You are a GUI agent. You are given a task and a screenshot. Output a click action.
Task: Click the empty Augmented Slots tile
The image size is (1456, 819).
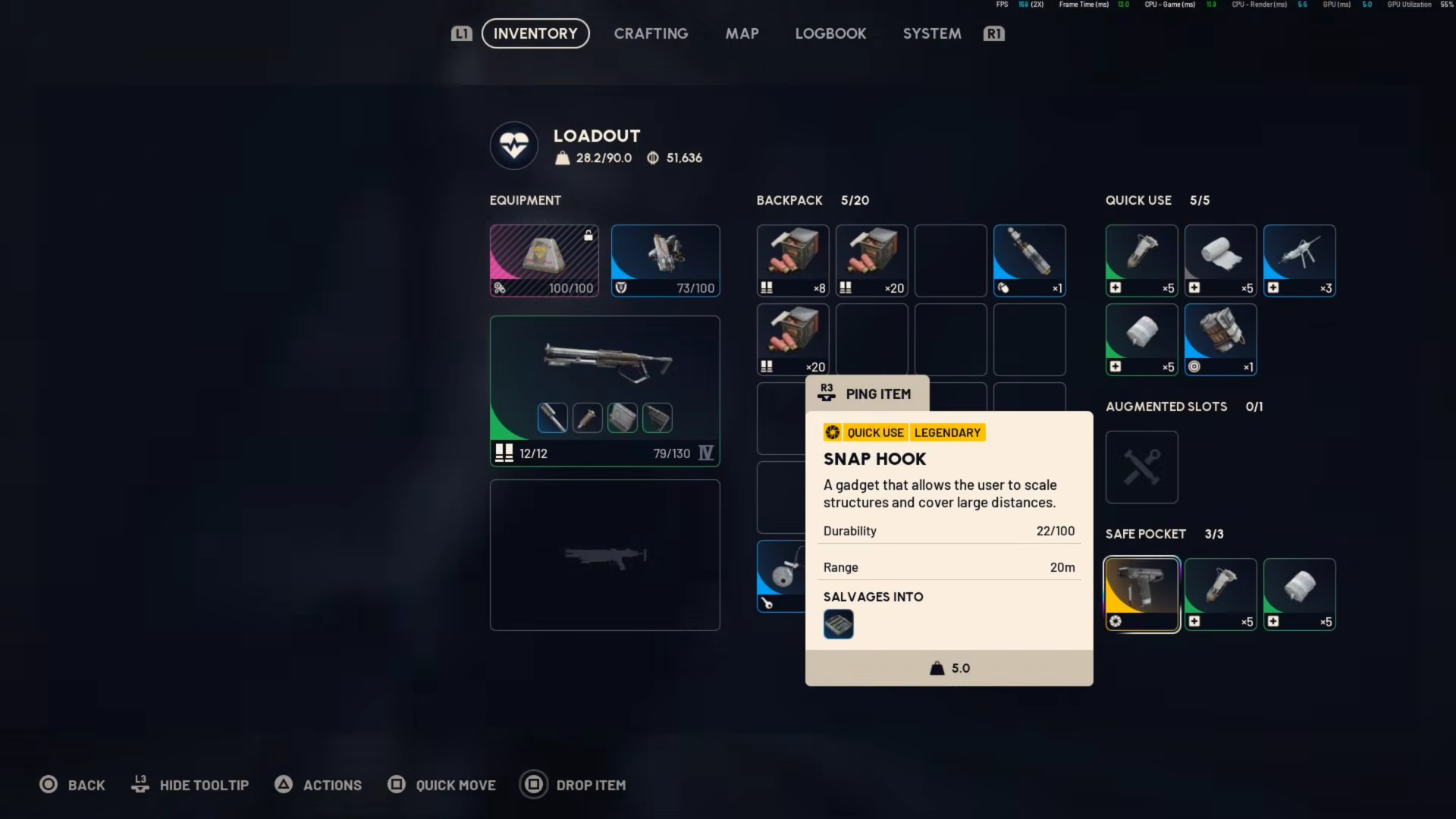[x=1141, y=466]
